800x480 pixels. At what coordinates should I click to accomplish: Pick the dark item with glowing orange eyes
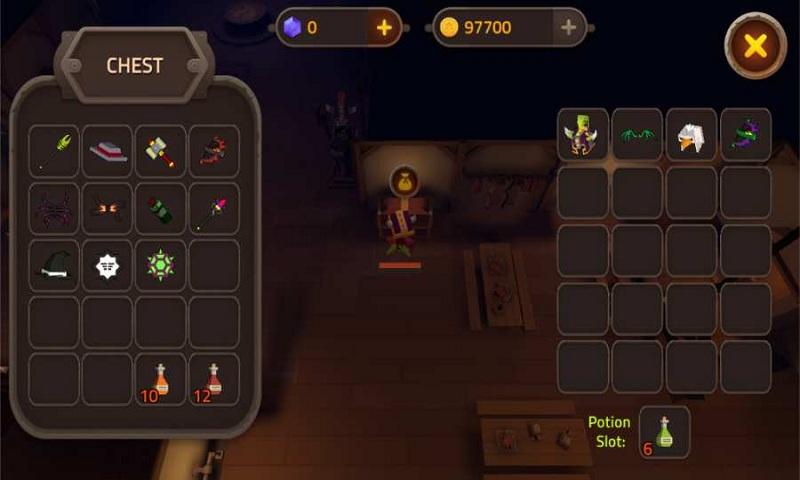coord(107,208)
